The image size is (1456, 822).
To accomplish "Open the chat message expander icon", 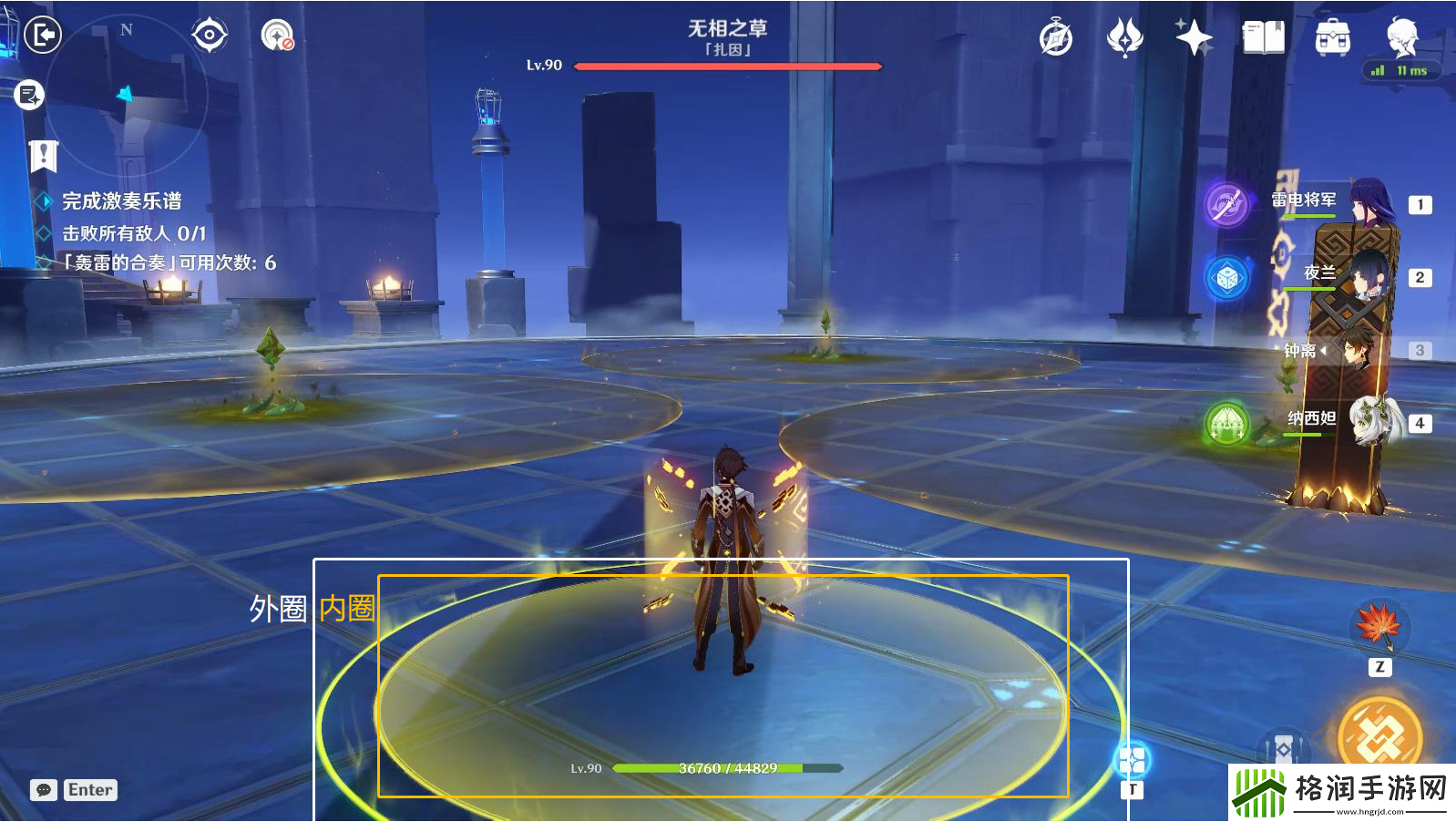I will click(x=42, y=789).
